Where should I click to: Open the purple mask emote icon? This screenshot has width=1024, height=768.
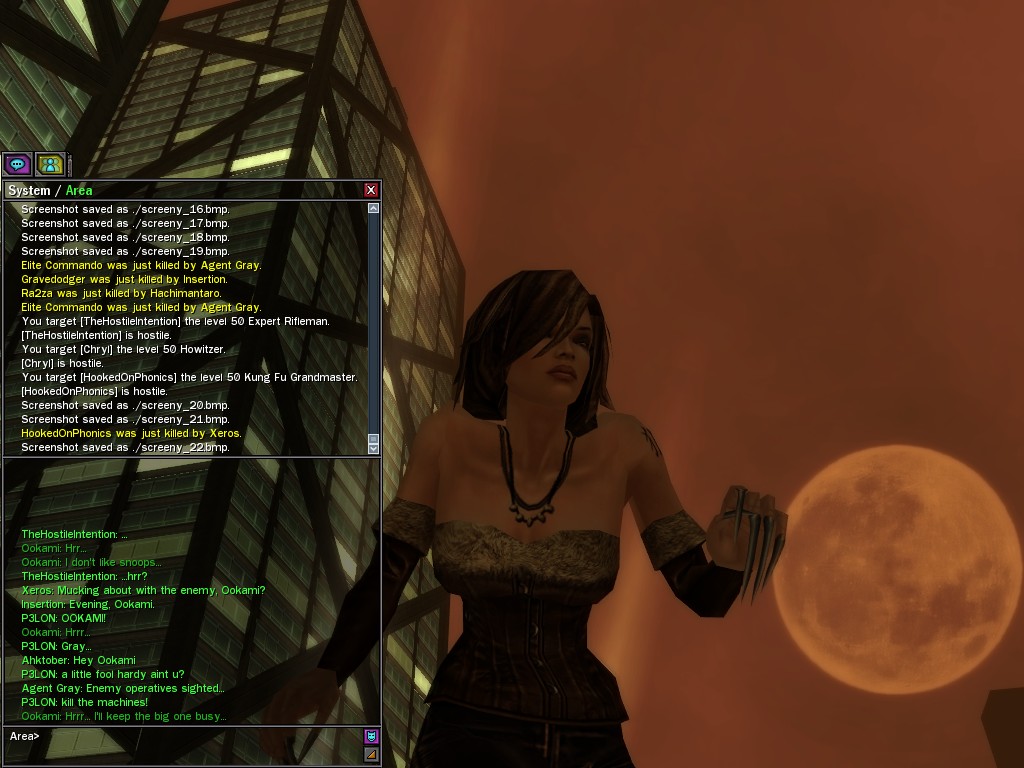[x=371, y=736]
